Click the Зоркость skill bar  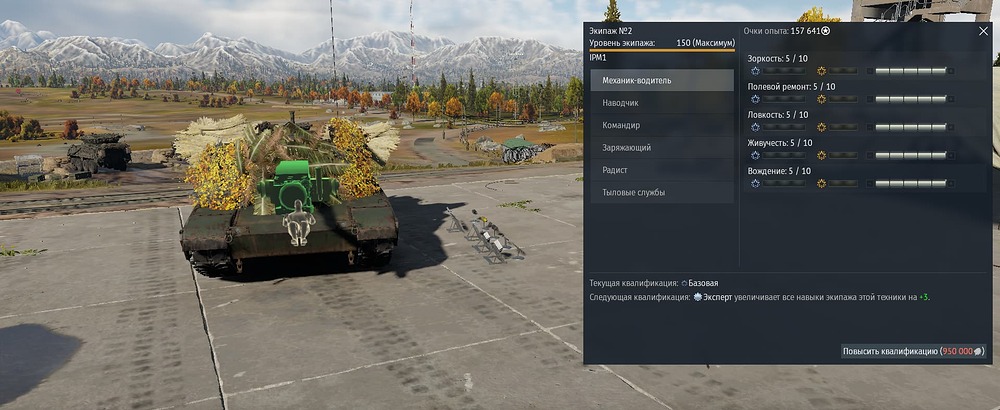coord(910,71)
